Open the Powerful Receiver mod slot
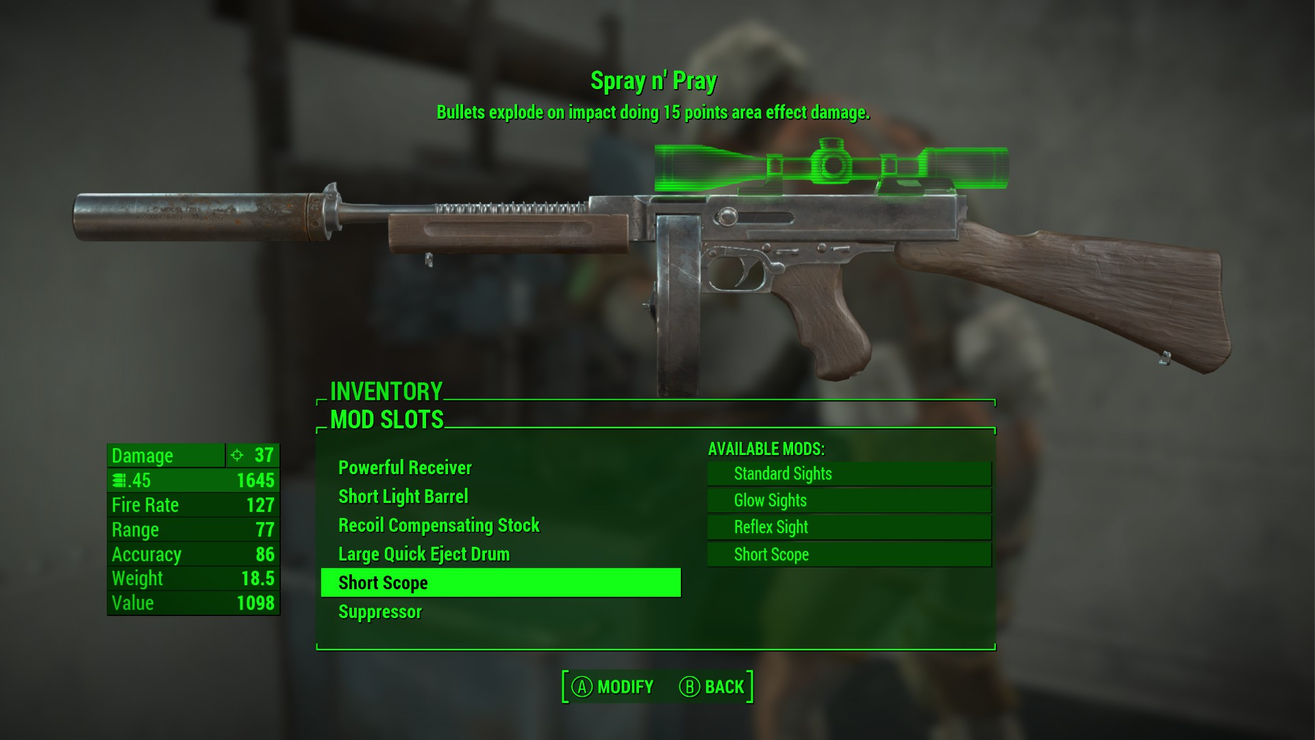This screenshot has height=740, width=1315. [x=404, y=467]
